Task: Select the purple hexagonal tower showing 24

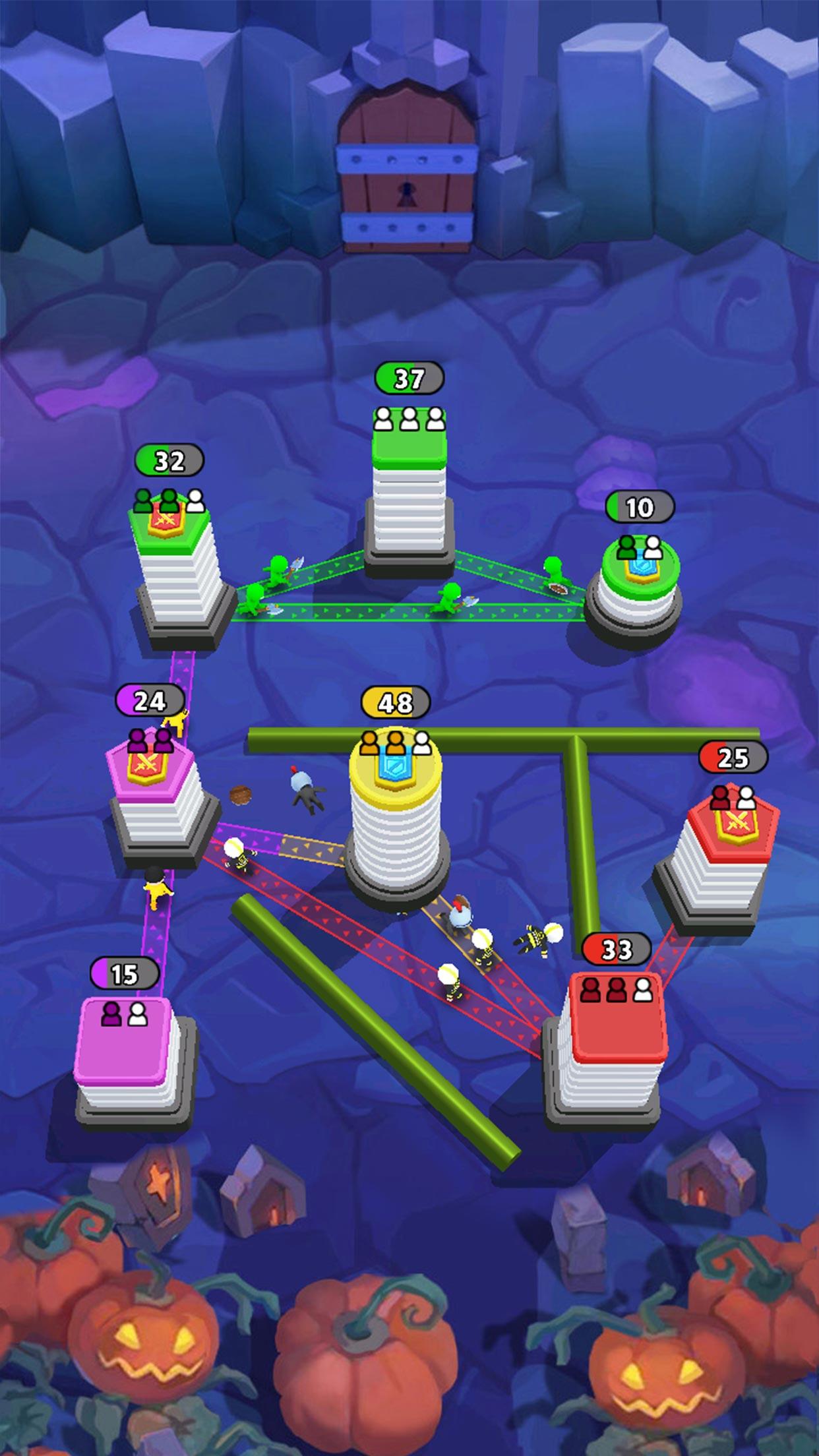Action: [x=159, y=798]
